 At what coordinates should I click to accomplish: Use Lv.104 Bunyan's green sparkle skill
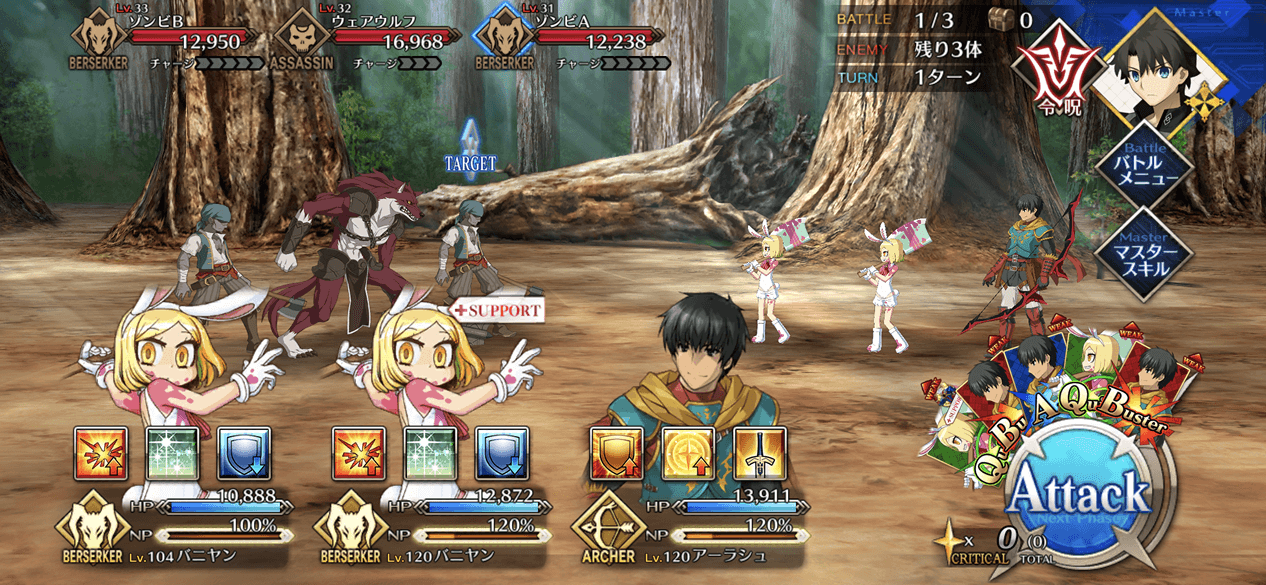click(x=172, y=454)
